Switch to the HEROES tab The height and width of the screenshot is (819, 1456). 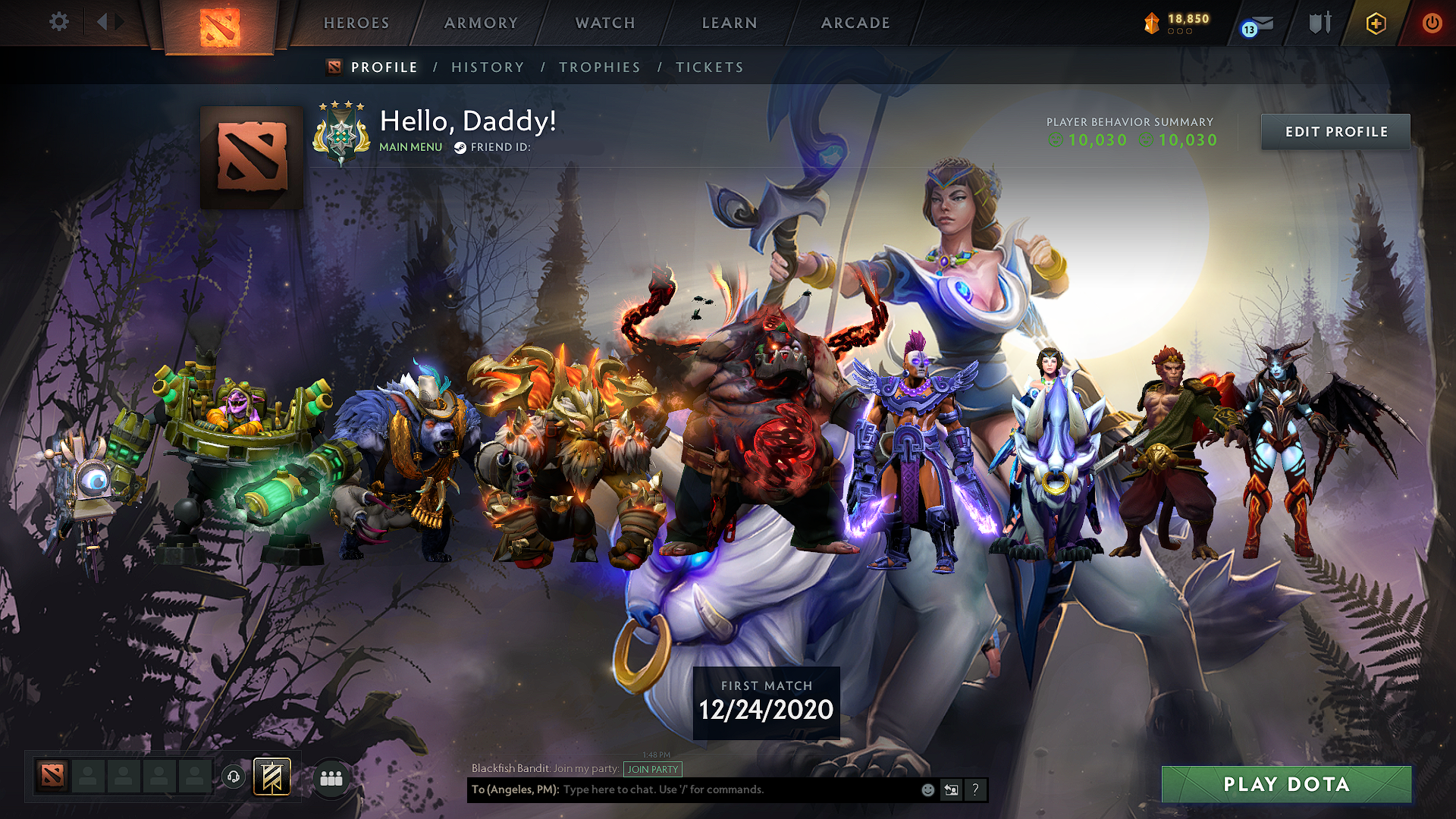(355, 23)
